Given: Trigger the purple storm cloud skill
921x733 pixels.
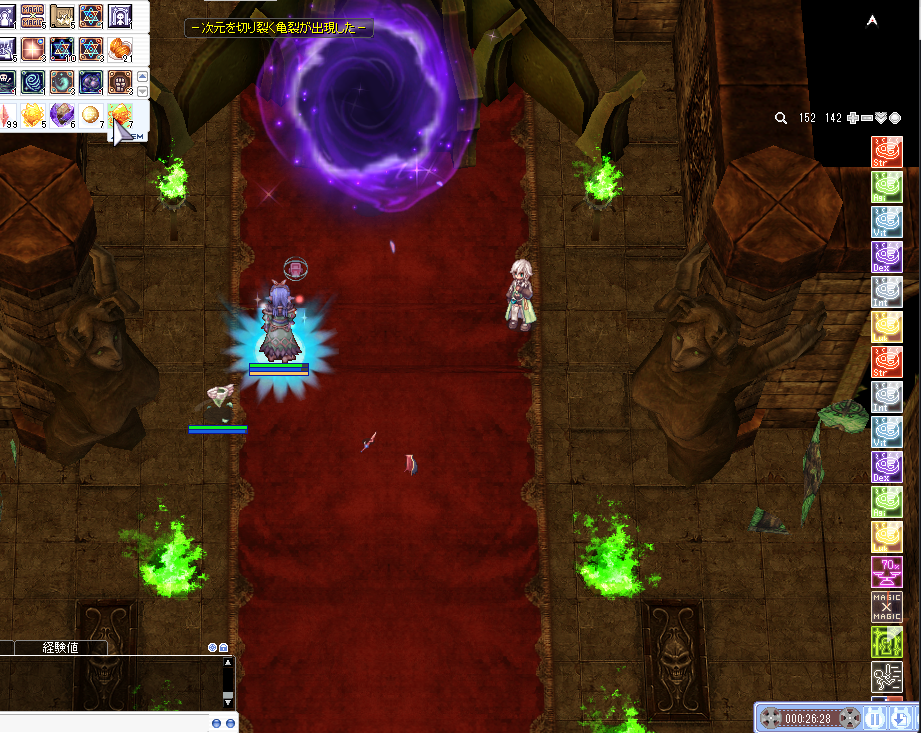Looking at the screenshot, I should 92,82.
